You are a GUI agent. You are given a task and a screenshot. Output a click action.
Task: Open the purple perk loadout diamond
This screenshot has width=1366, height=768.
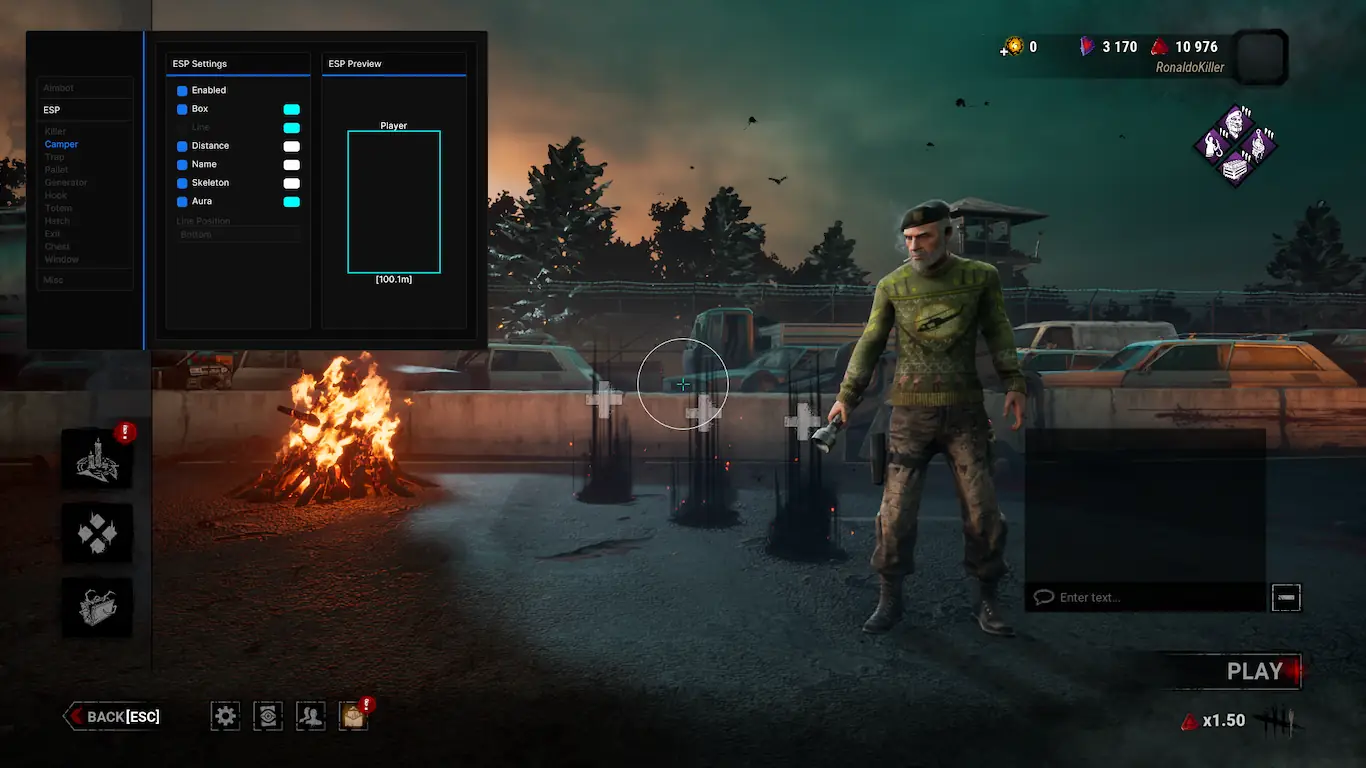(x=1235, y=146)
